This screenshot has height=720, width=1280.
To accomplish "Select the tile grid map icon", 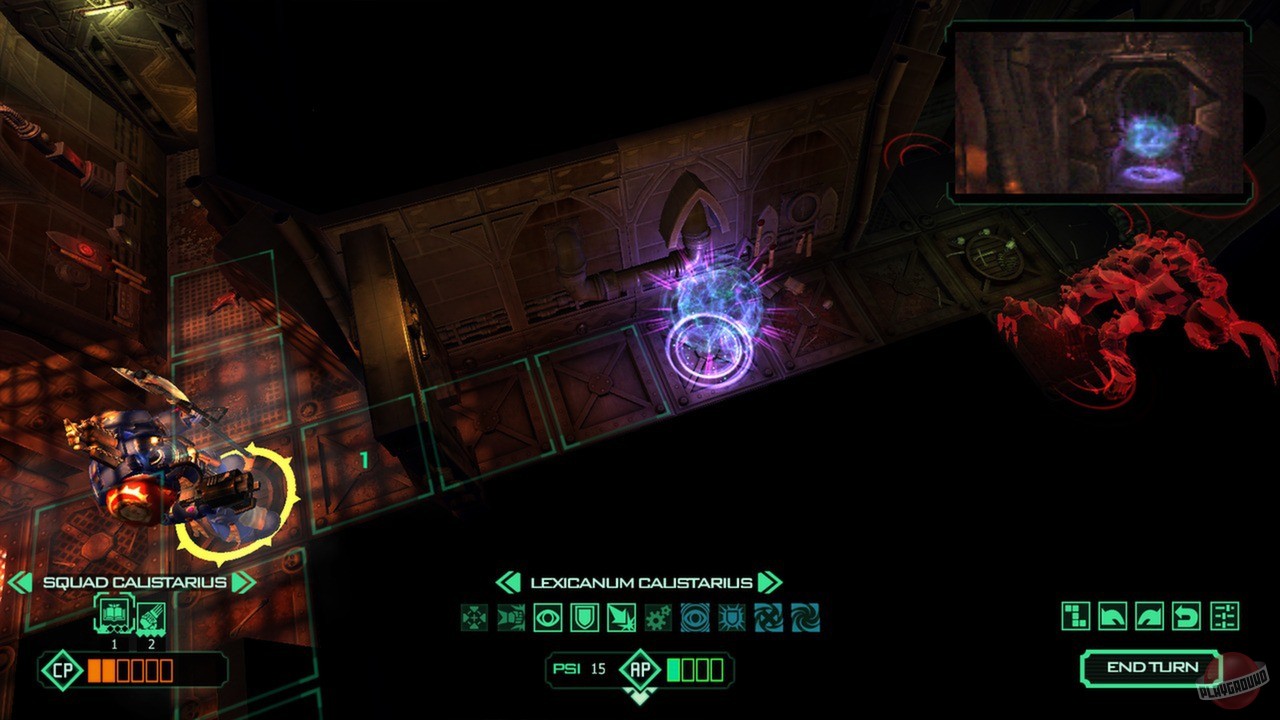I will point(1076,614).
